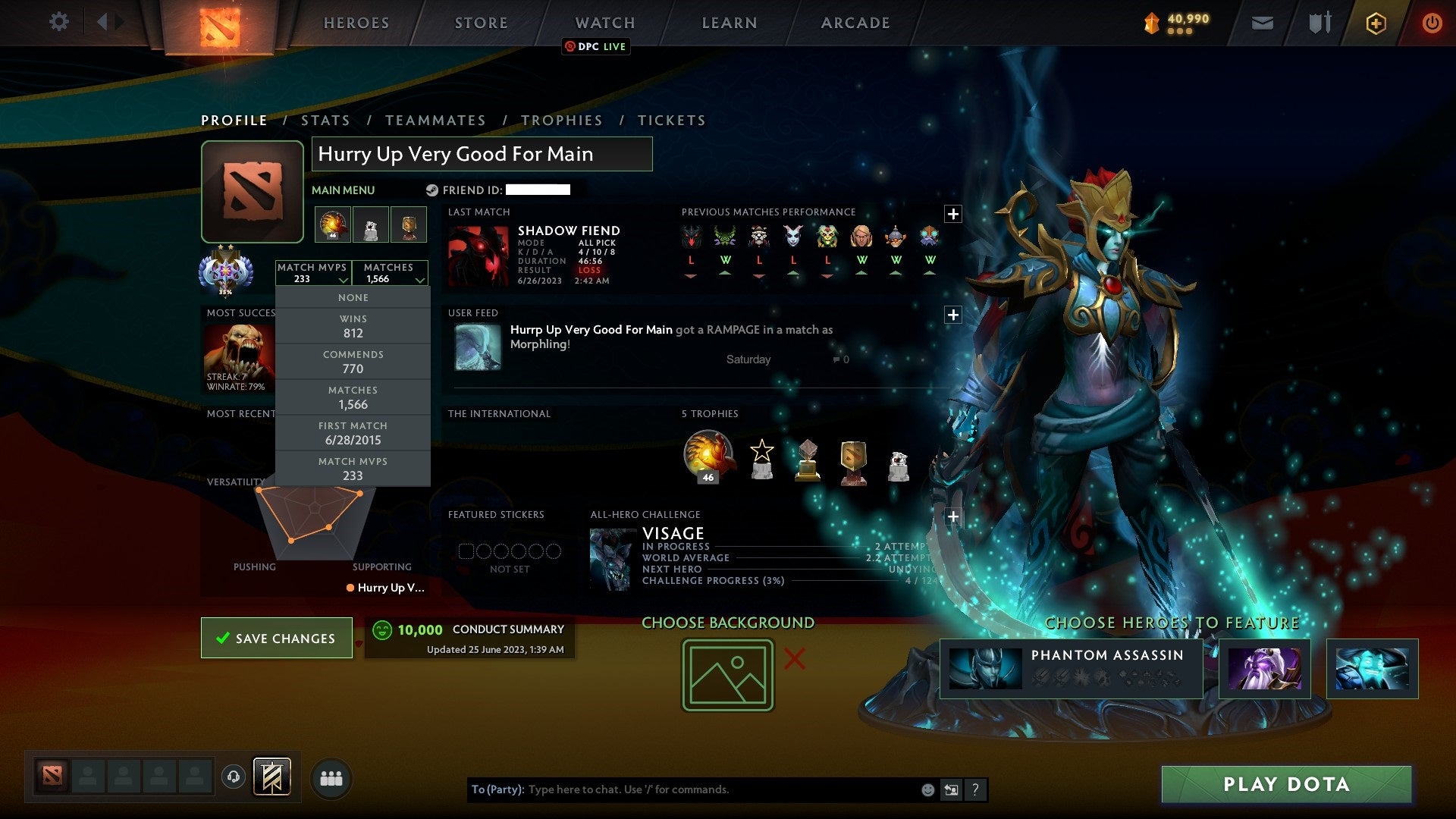
Task: Select WINS from the open stat dropdown
Action: pos(353,325)
